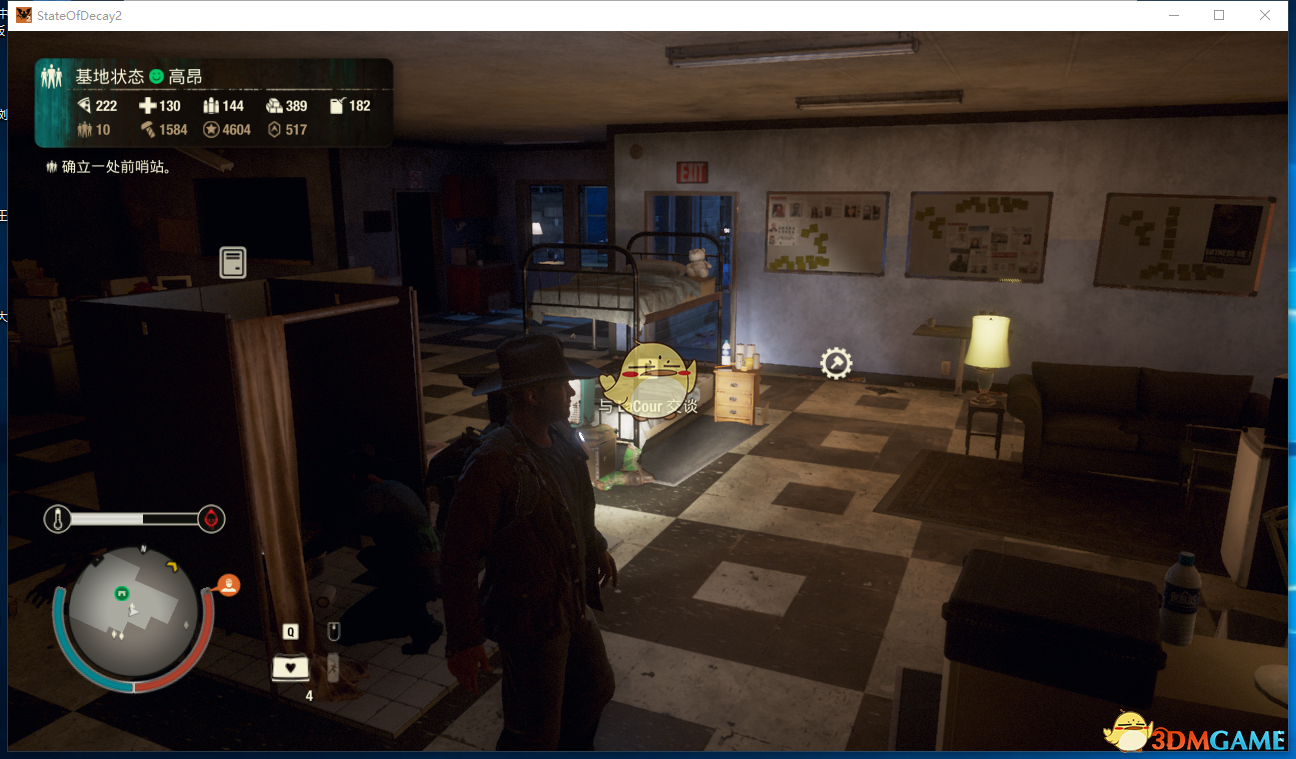The image size is (1296, 759).
Task: Click the wrench facility marker icon
Action: click(836, 363)
